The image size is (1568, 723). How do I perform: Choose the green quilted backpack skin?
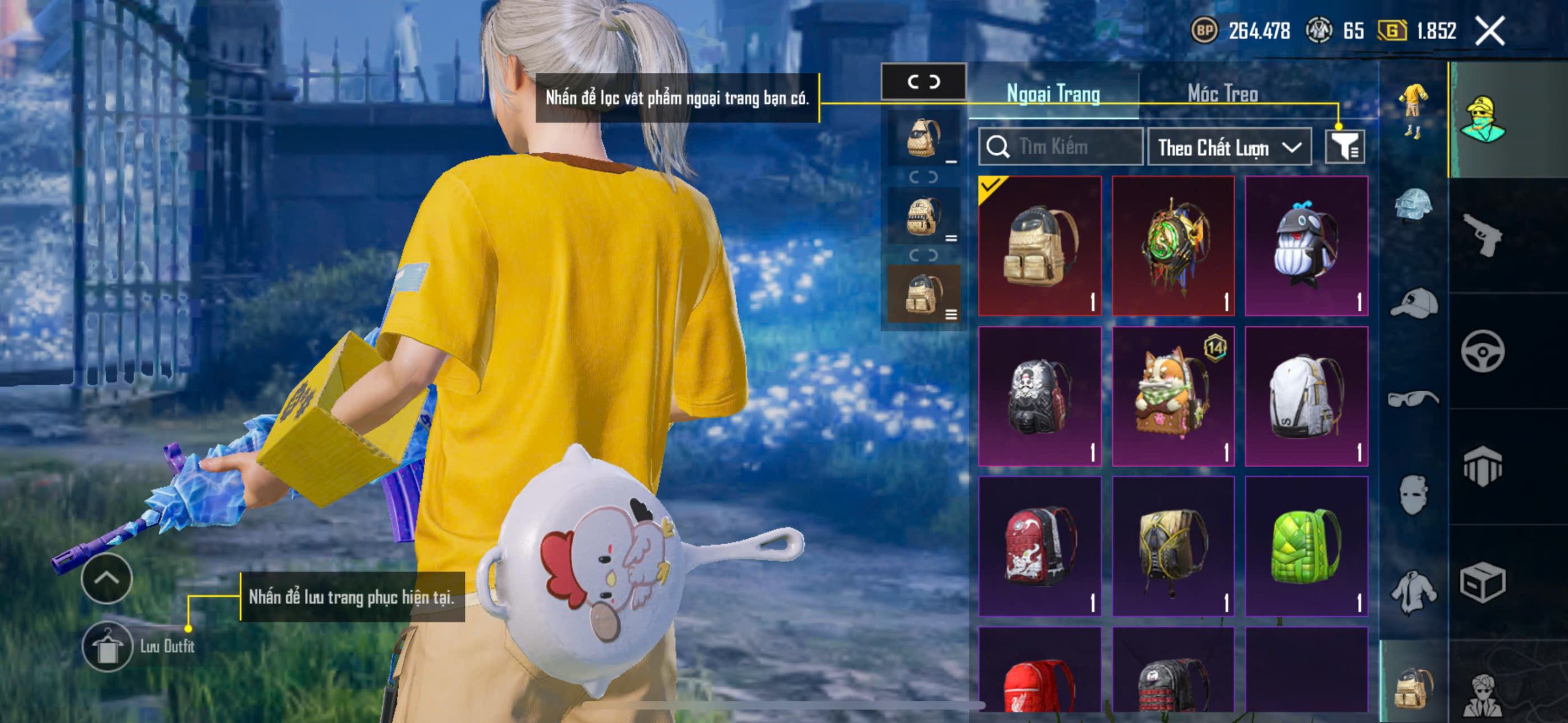coord(1306,546)
